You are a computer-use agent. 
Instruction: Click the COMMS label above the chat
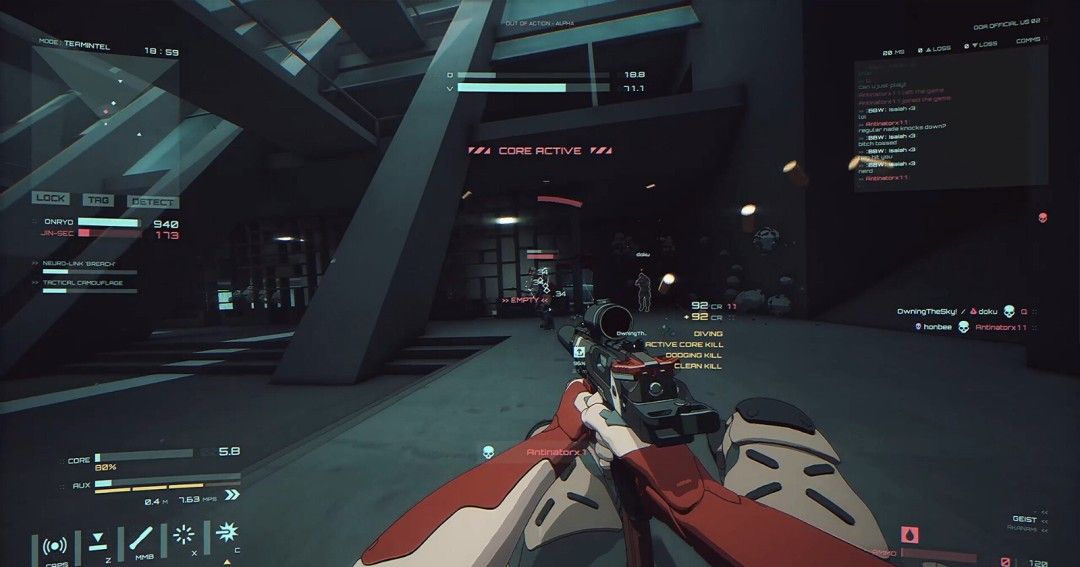(x=1028, y=40)
